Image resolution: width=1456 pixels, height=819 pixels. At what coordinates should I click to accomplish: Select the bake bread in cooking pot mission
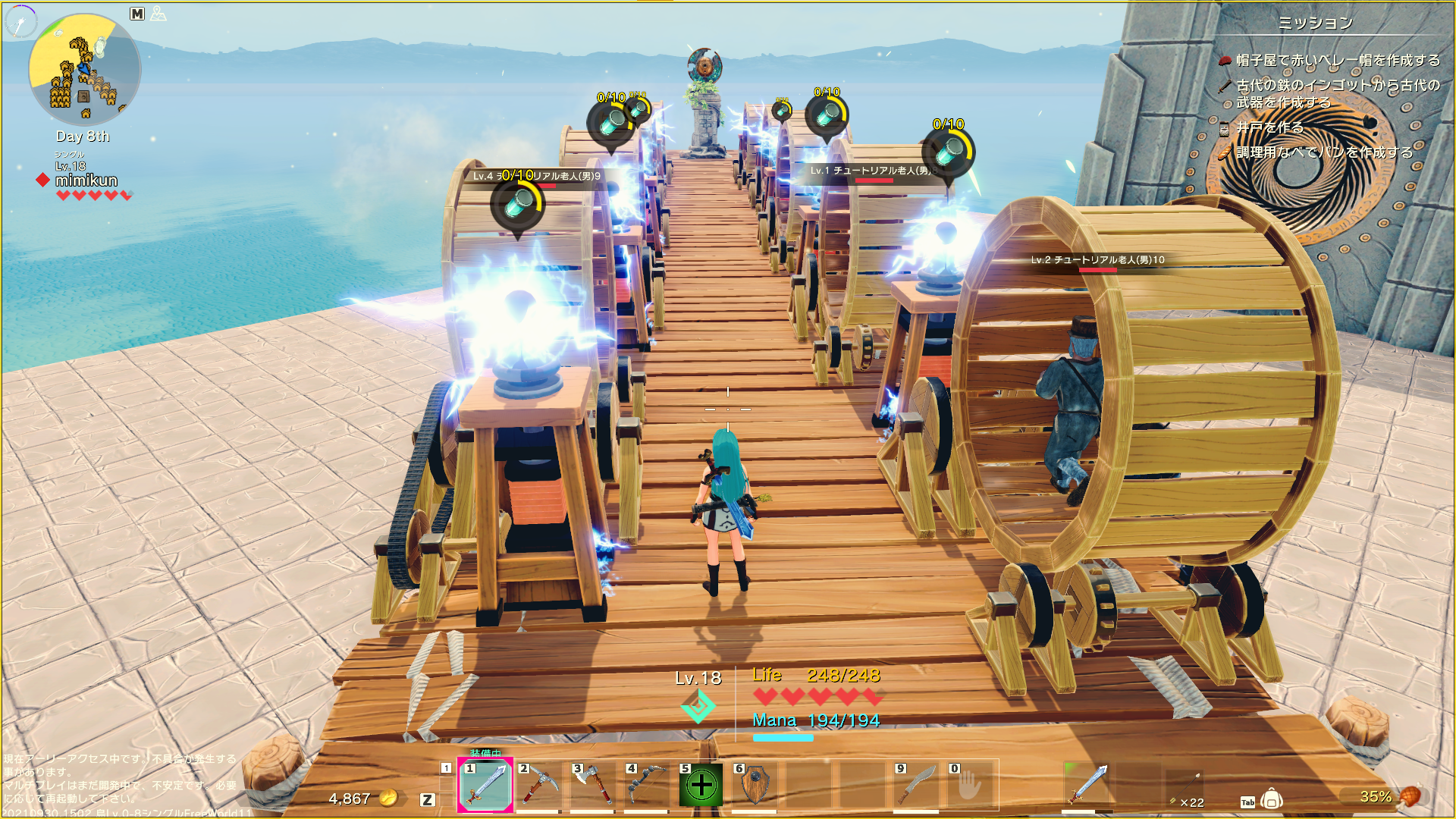(x=1324, y=152)
